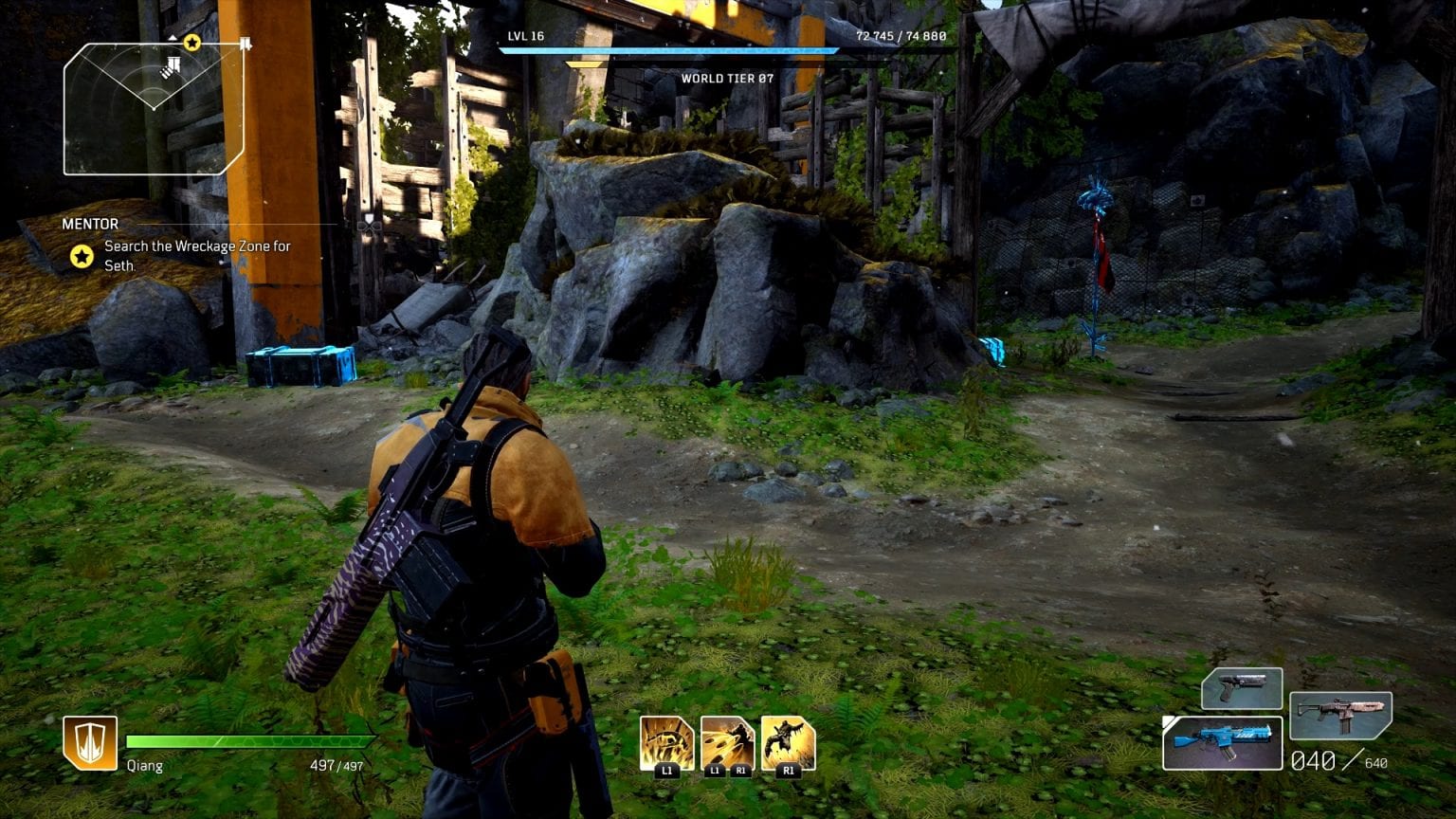Click the player name Qiang near the health bar
Image resolution: width=1456 pixels, height=819 pixels.
pos(143,765)
